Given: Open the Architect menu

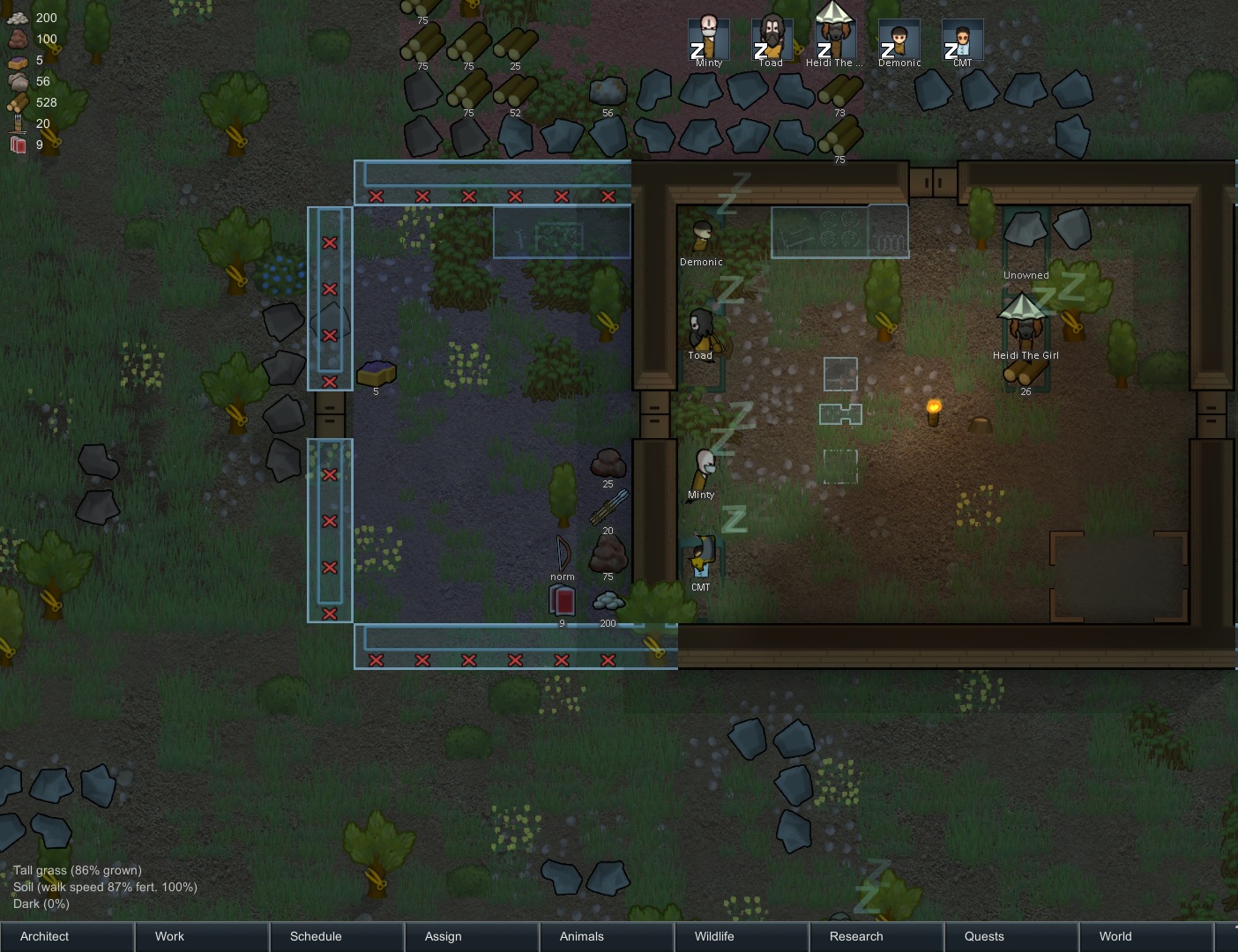Looking at the screenshot, I should tap(67, 936).
